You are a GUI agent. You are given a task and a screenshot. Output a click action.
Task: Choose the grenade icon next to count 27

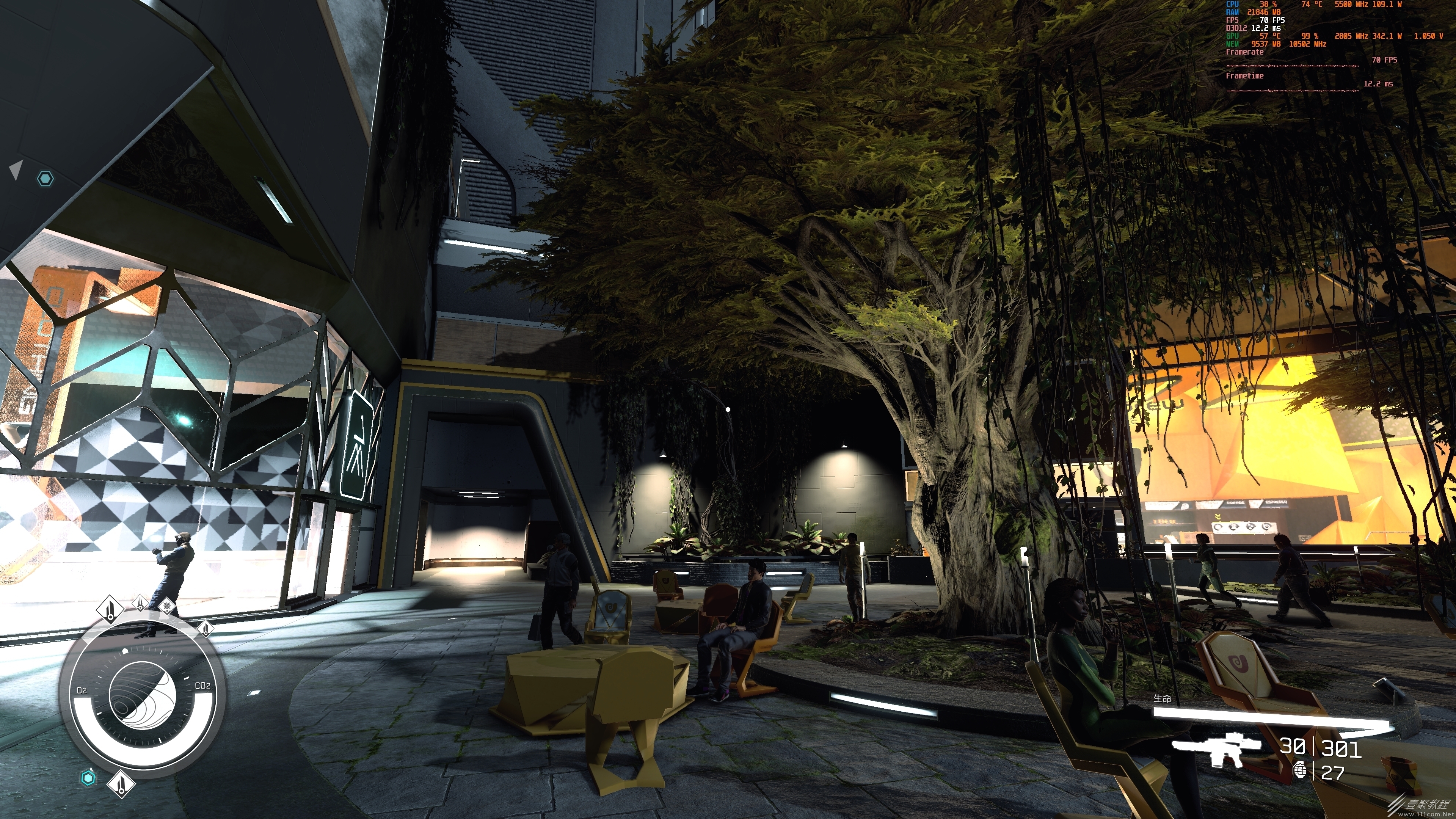[x=1300, y=770]
